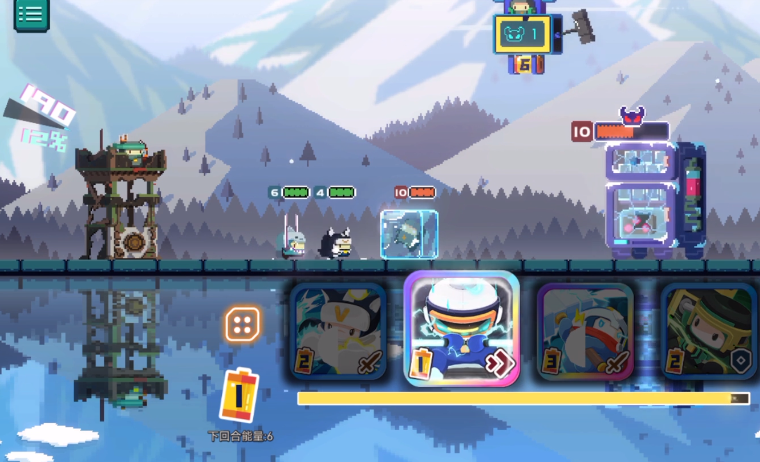The width and height of the screenshot is (760, 462).
Task: Choose the highlighted blue helmet hero card
Action: [462, 329]
